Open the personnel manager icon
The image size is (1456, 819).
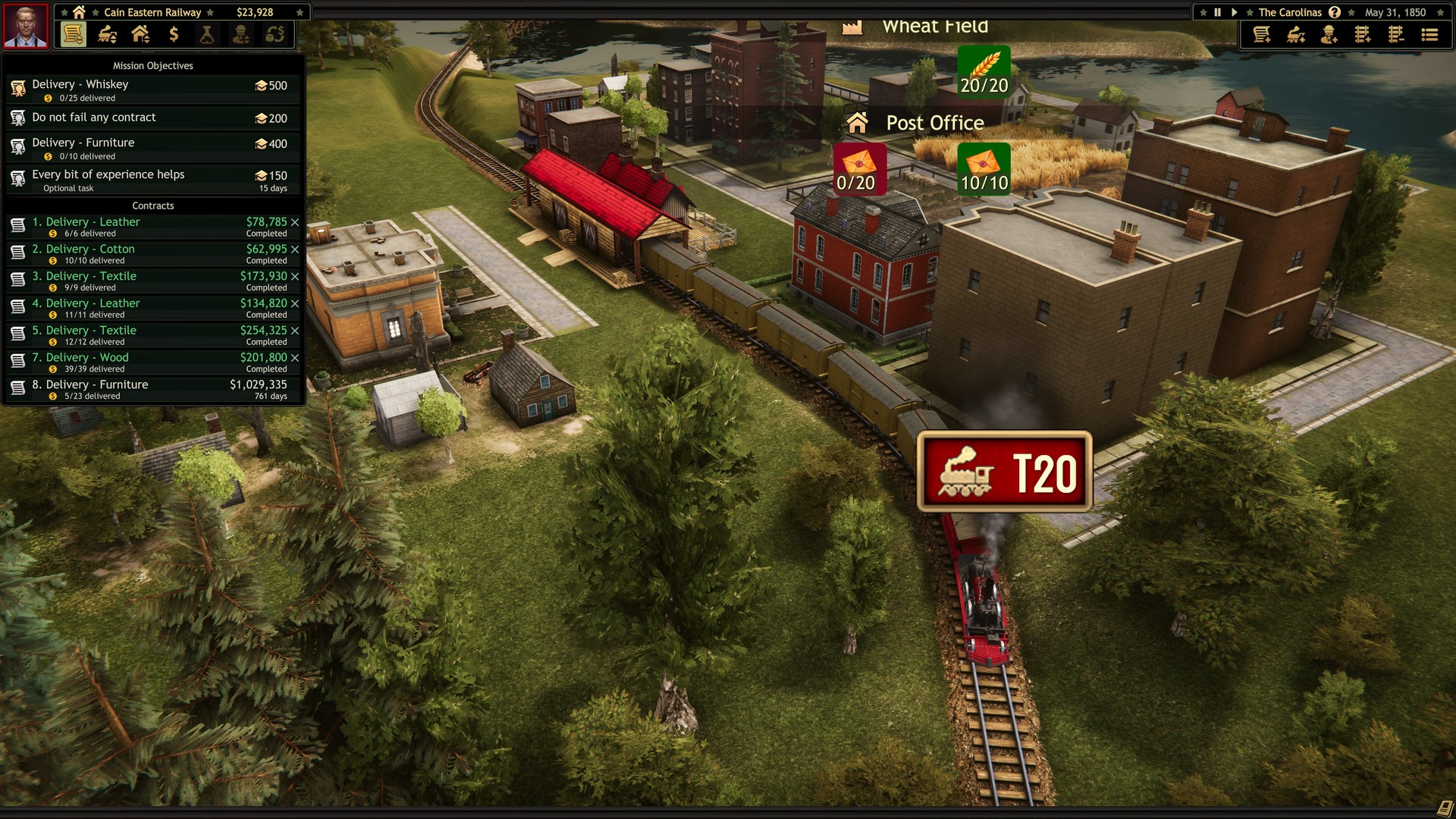[240, 34]
